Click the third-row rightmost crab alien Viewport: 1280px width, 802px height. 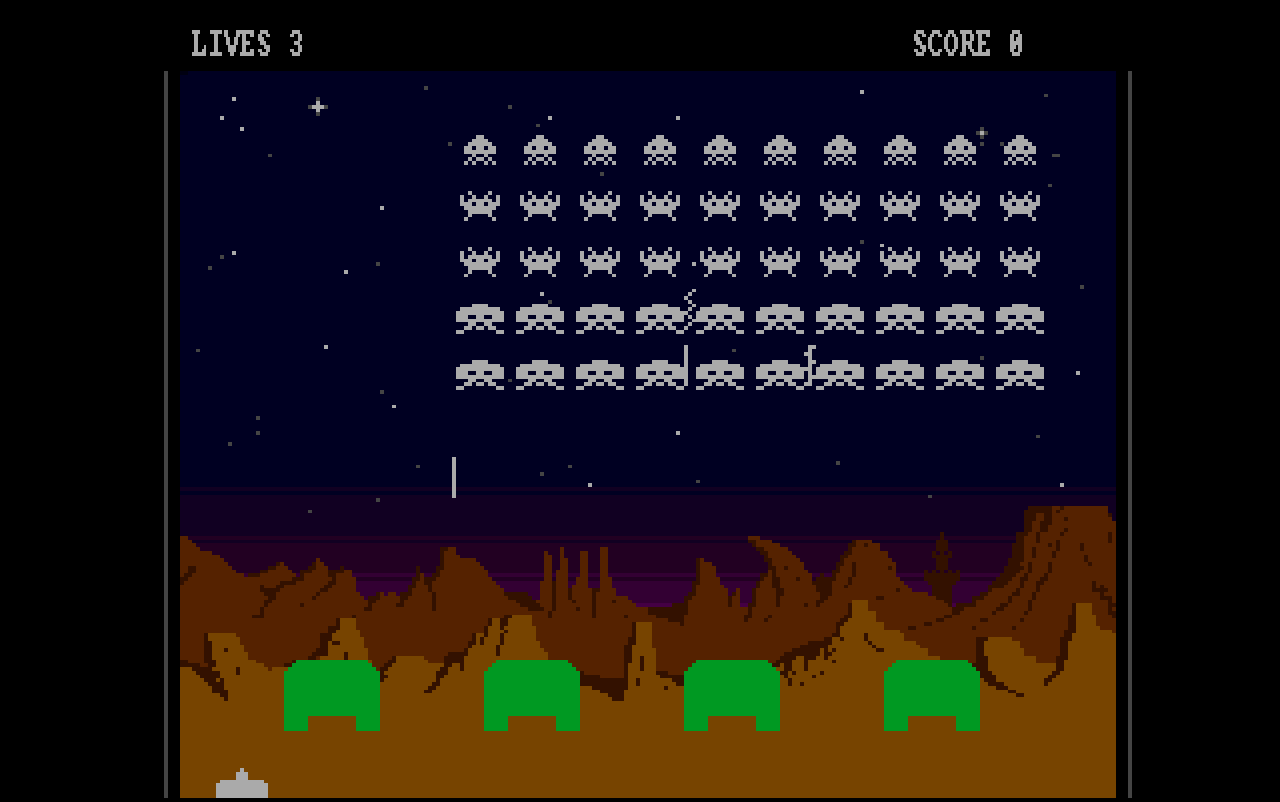tap(1022, 260)
